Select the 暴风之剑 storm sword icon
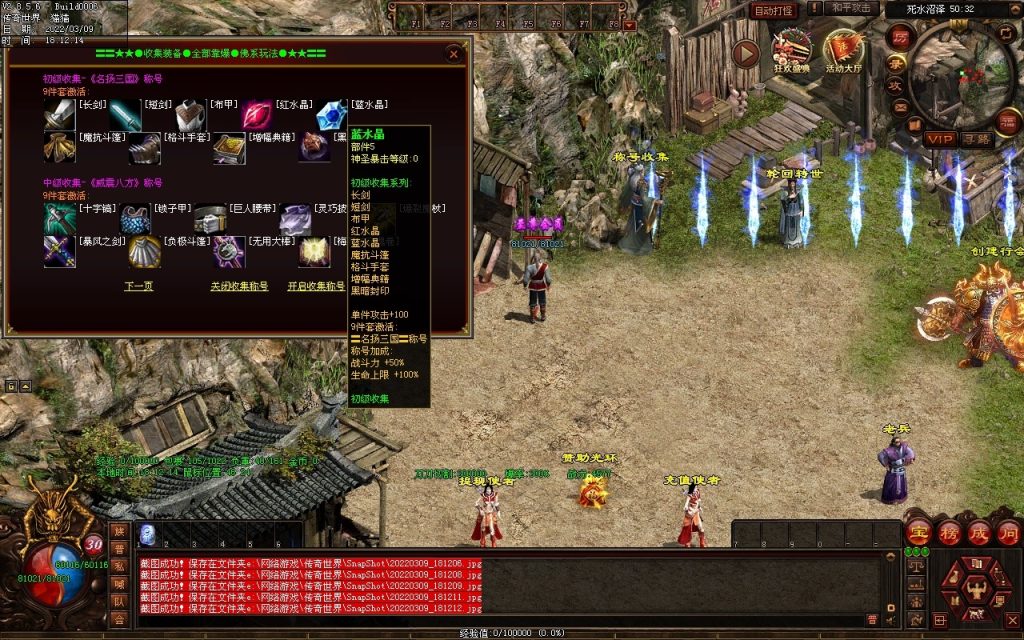Screen dimensions: 1024x640 (x=59, y=251)
